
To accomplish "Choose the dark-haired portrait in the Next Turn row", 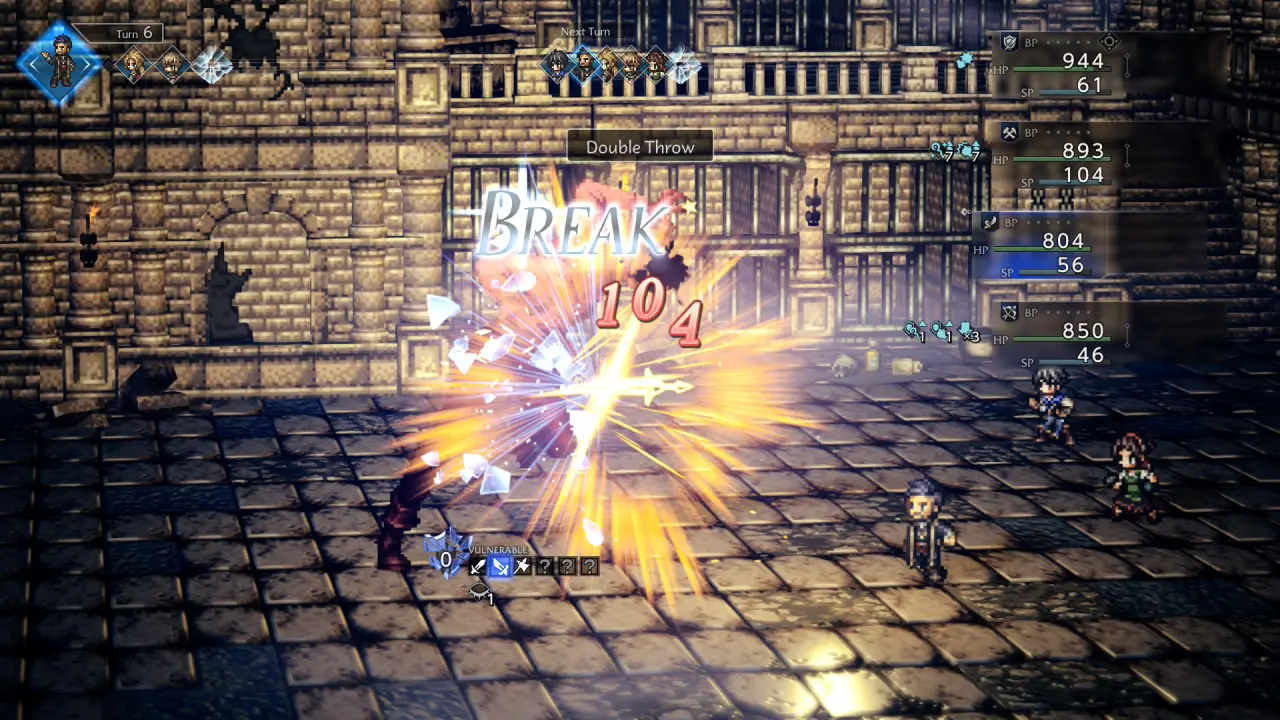I will pyautogui.click(x=556, y=65).
